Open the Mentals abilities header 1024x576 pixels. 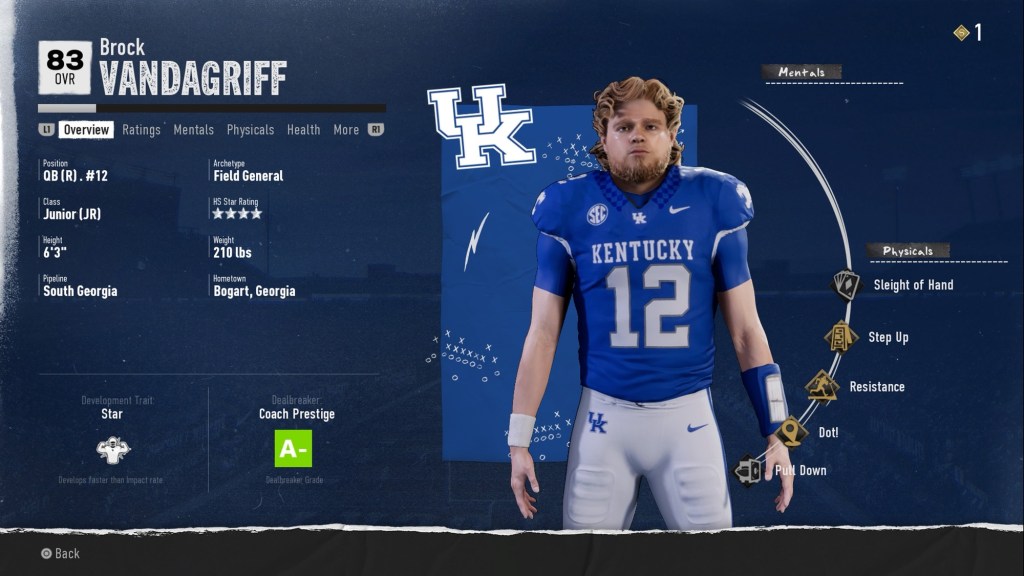coord(802,72)
